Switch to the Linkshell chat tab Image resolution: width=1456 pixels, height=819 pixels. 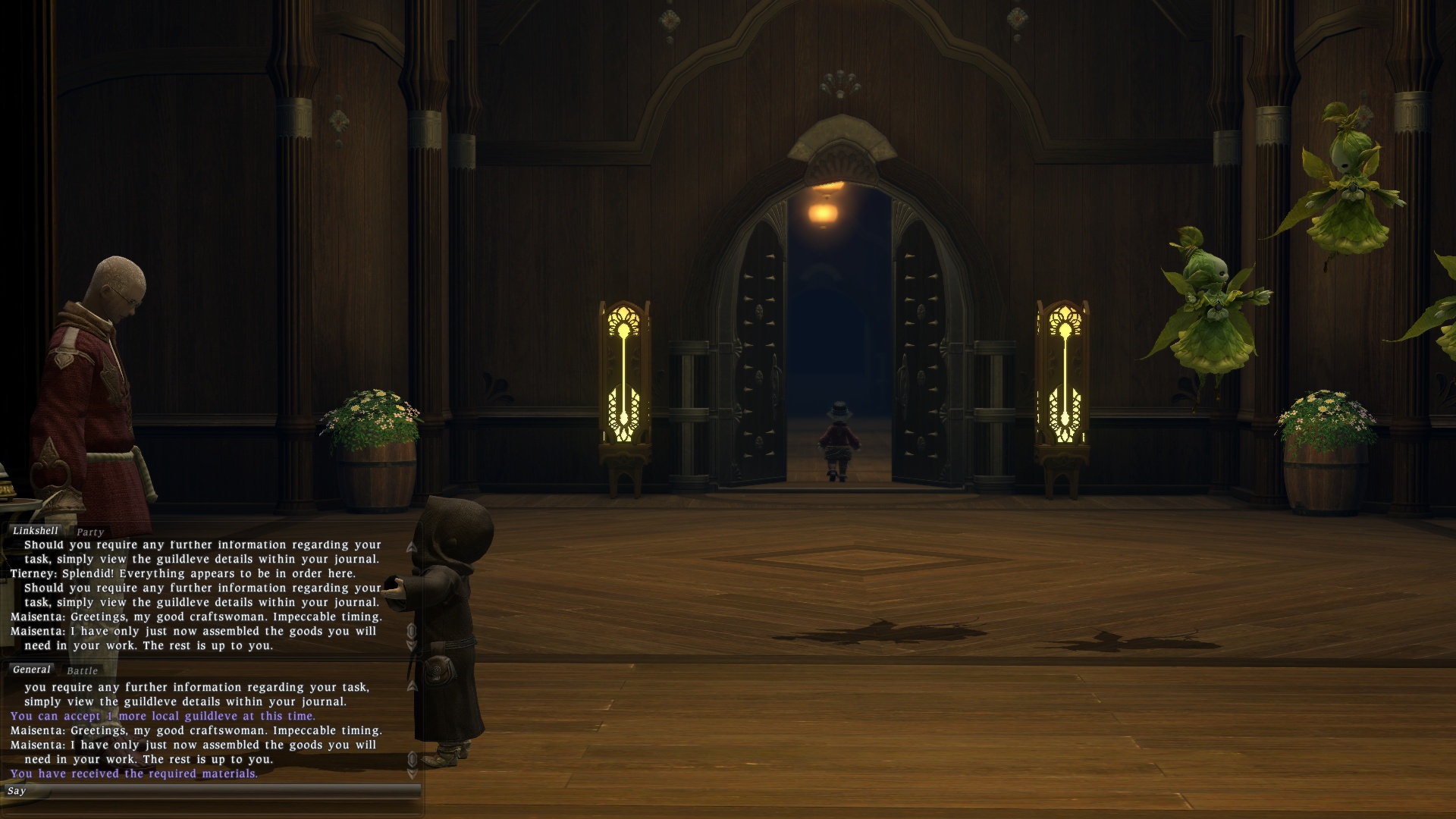click(35, 531)
